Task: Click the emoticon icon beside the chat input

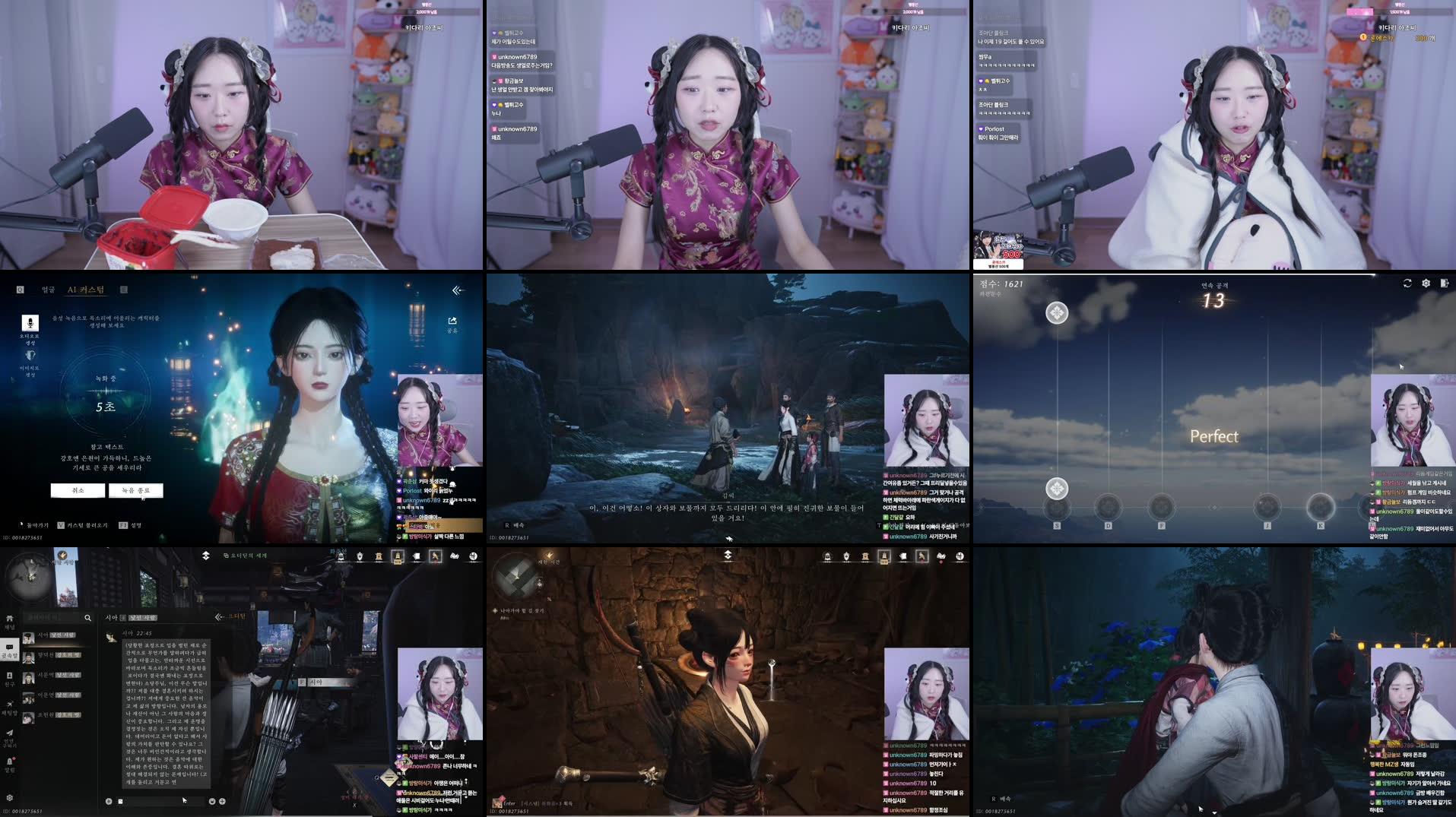Action: (x=212, y=800)
